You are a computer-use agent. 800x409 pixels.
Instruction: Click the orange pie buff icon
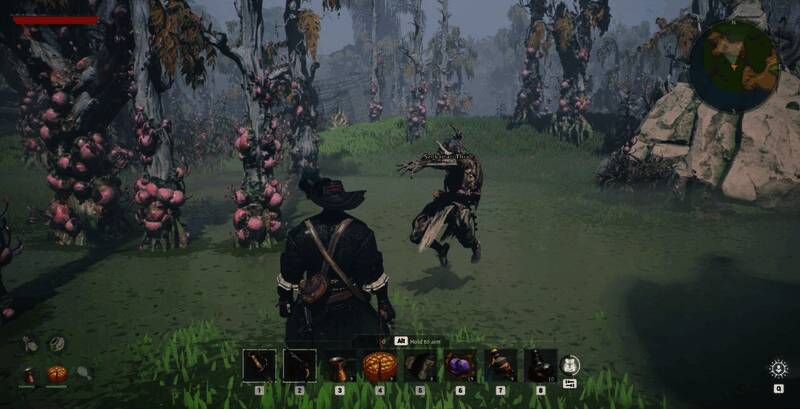coord(57,374)
